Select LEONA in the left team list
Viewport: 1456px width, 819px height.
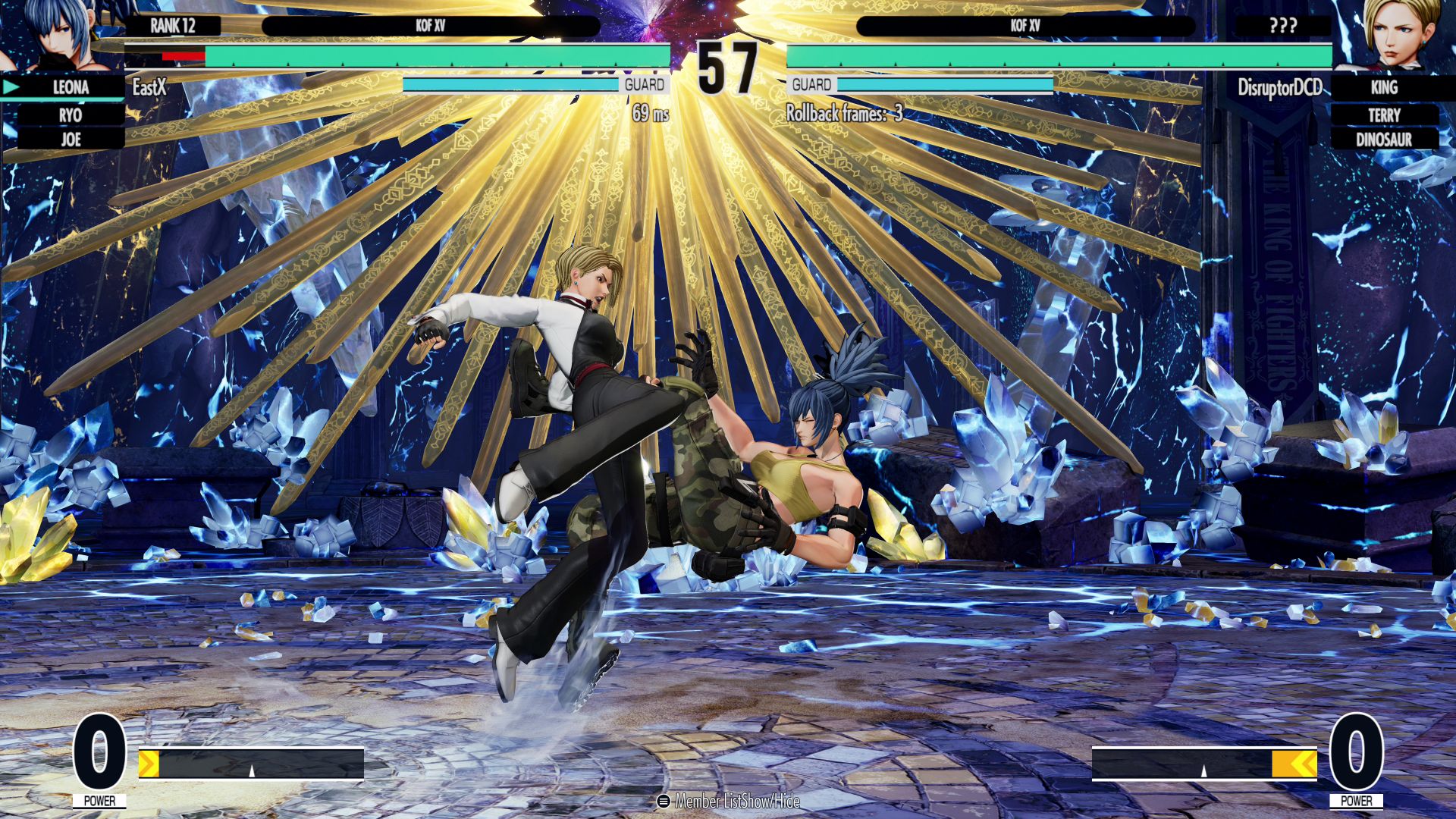coord(71,87)
